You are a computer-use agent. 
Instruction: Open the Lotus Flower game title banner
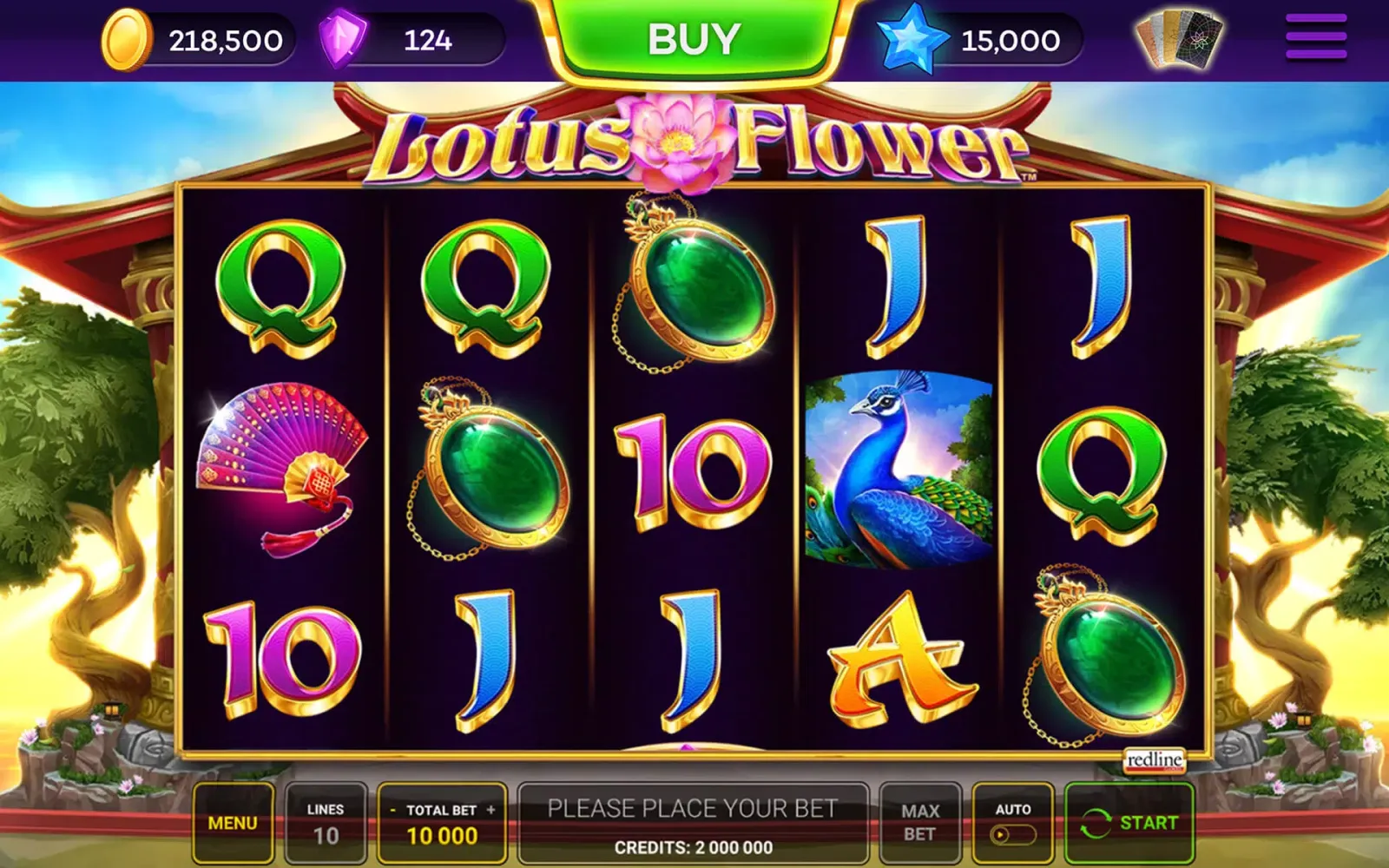pyautogui.click(x=694, y=139)
